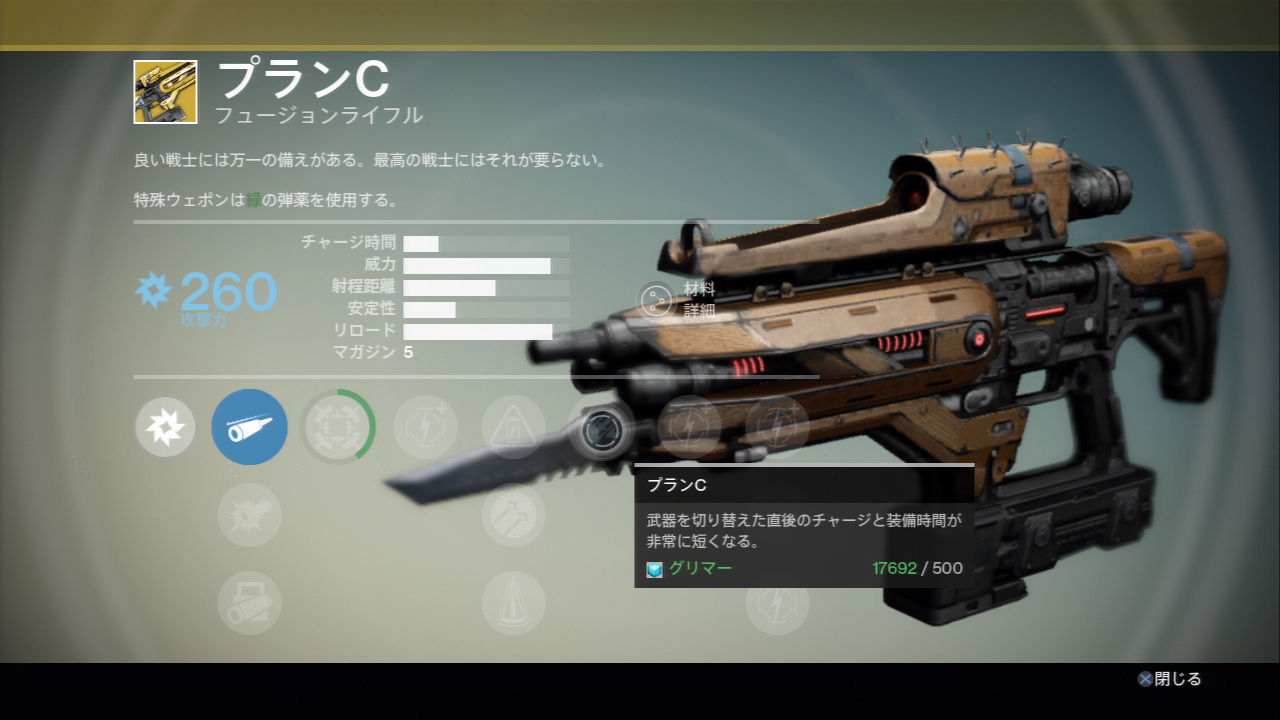The width and height of the screenshot is (1280, 720).
Task: Select the cone-shaped perk node
Action: (x=513, y=603)
